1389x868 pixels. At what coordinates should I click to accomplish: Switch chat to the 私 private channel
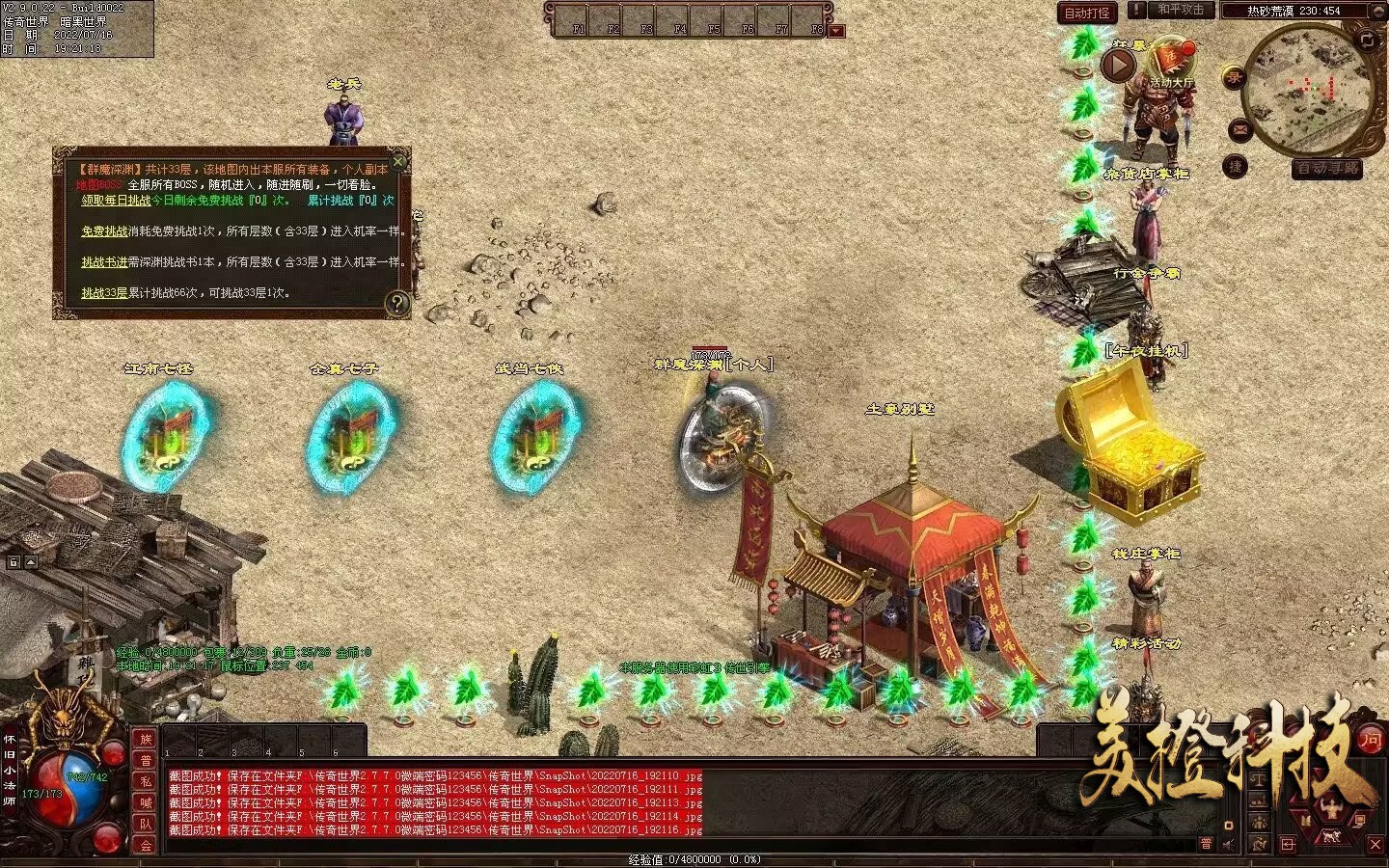click(146, 781)
